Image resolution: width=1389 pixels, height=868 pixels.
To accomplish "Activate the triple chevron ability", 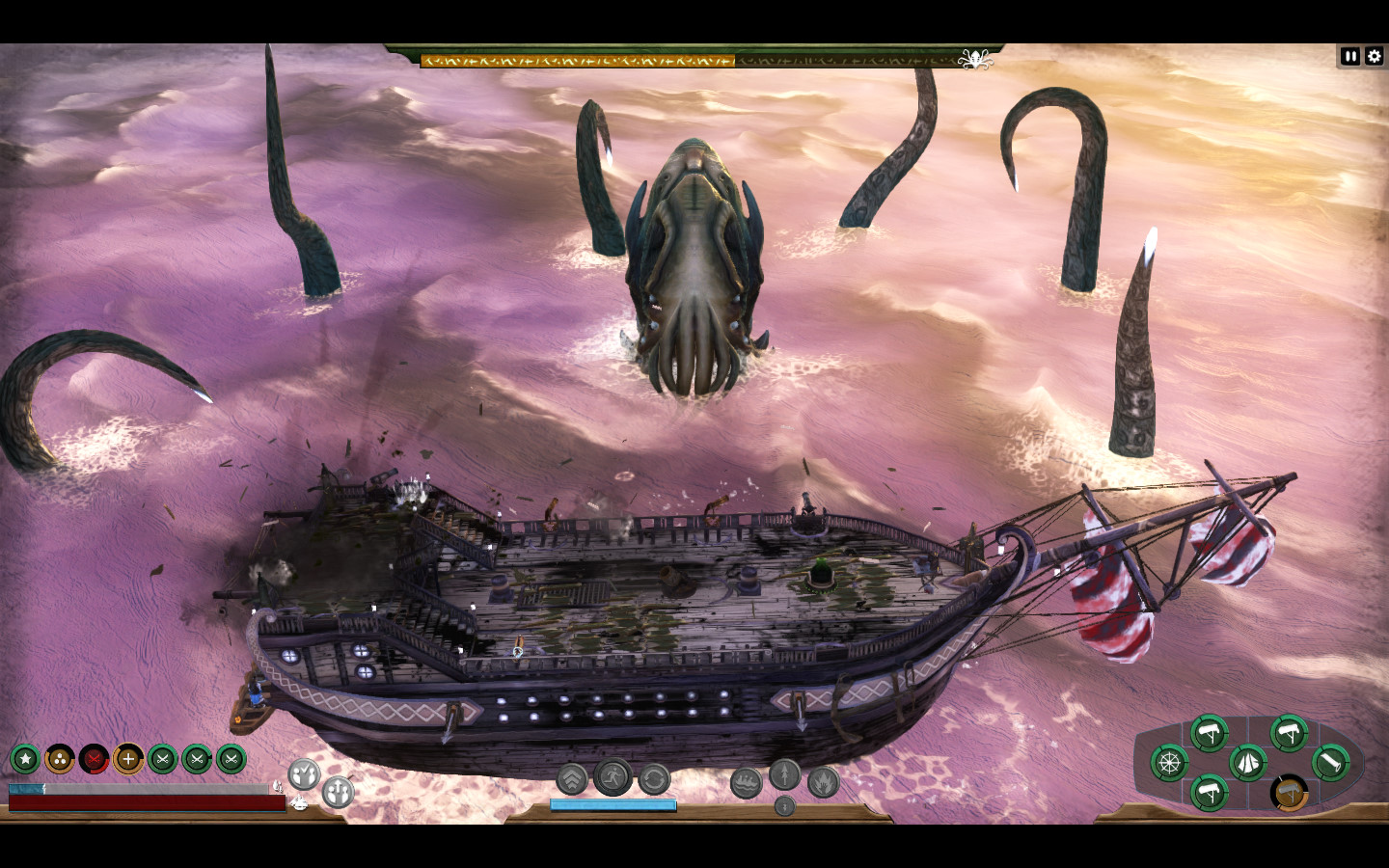I will [572, 779].
